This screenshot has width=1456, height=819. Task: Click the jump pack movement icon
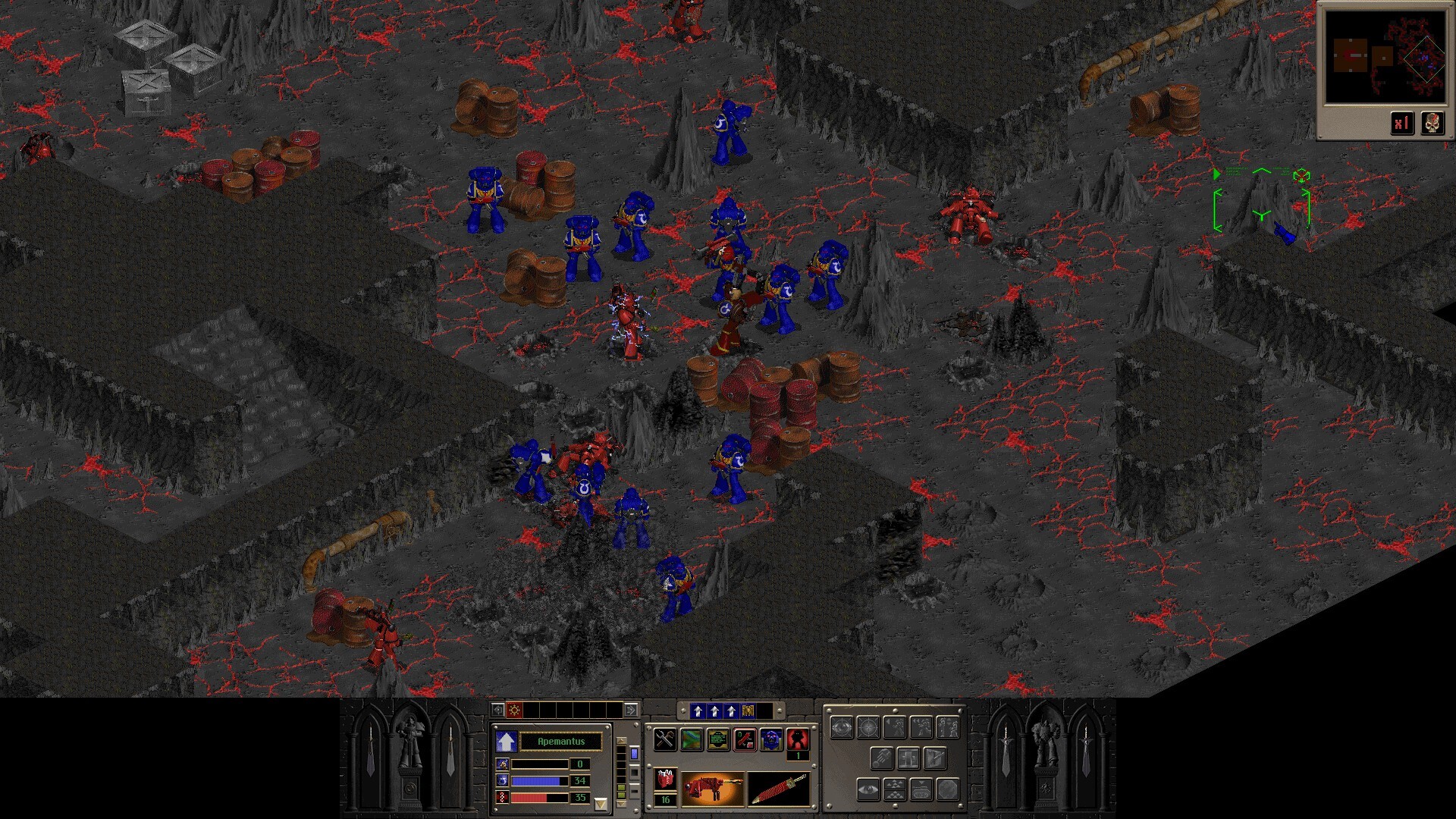pos(882,758)
